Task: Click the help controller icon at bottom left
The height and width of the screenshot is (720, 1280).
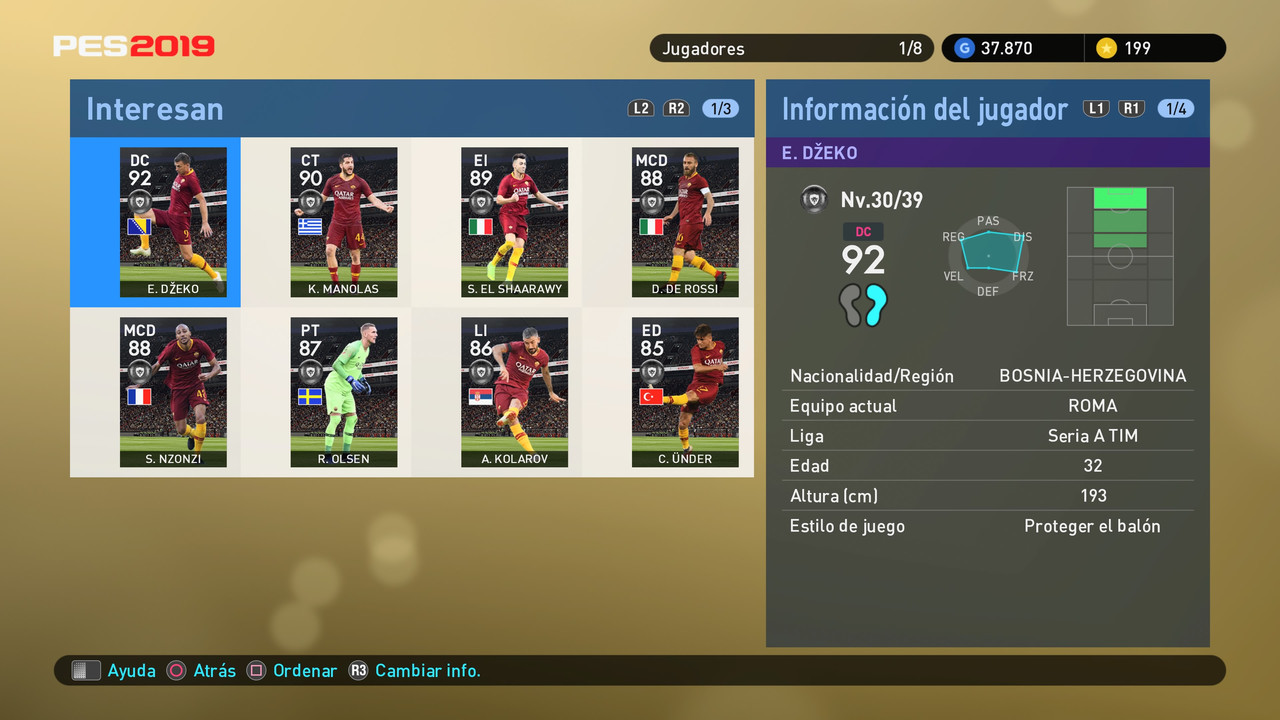Action: coord(86,670)
